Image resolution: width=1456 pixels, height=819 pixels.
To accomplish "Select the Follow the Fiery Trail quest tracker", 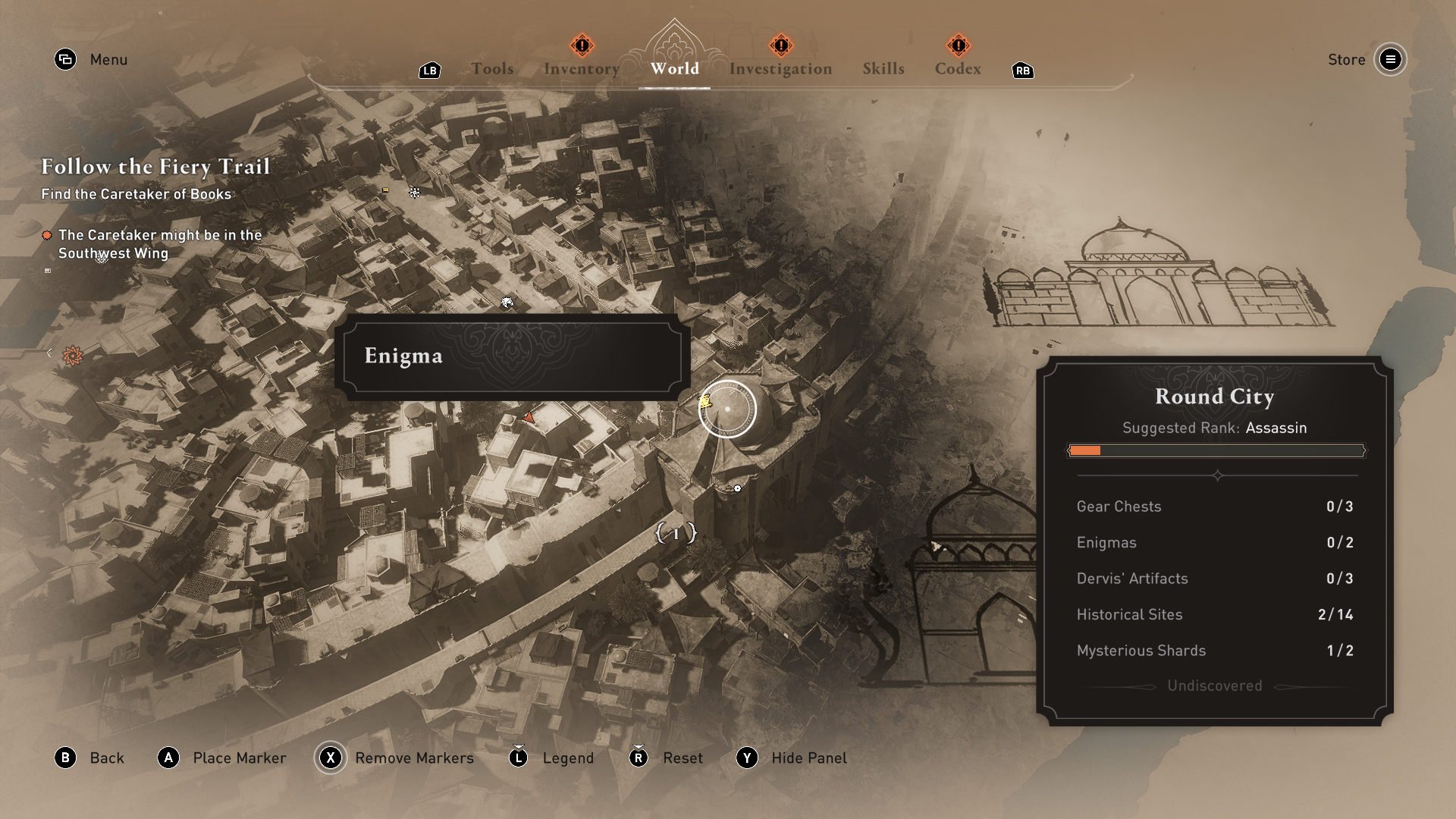I will (x=155, y=167).
